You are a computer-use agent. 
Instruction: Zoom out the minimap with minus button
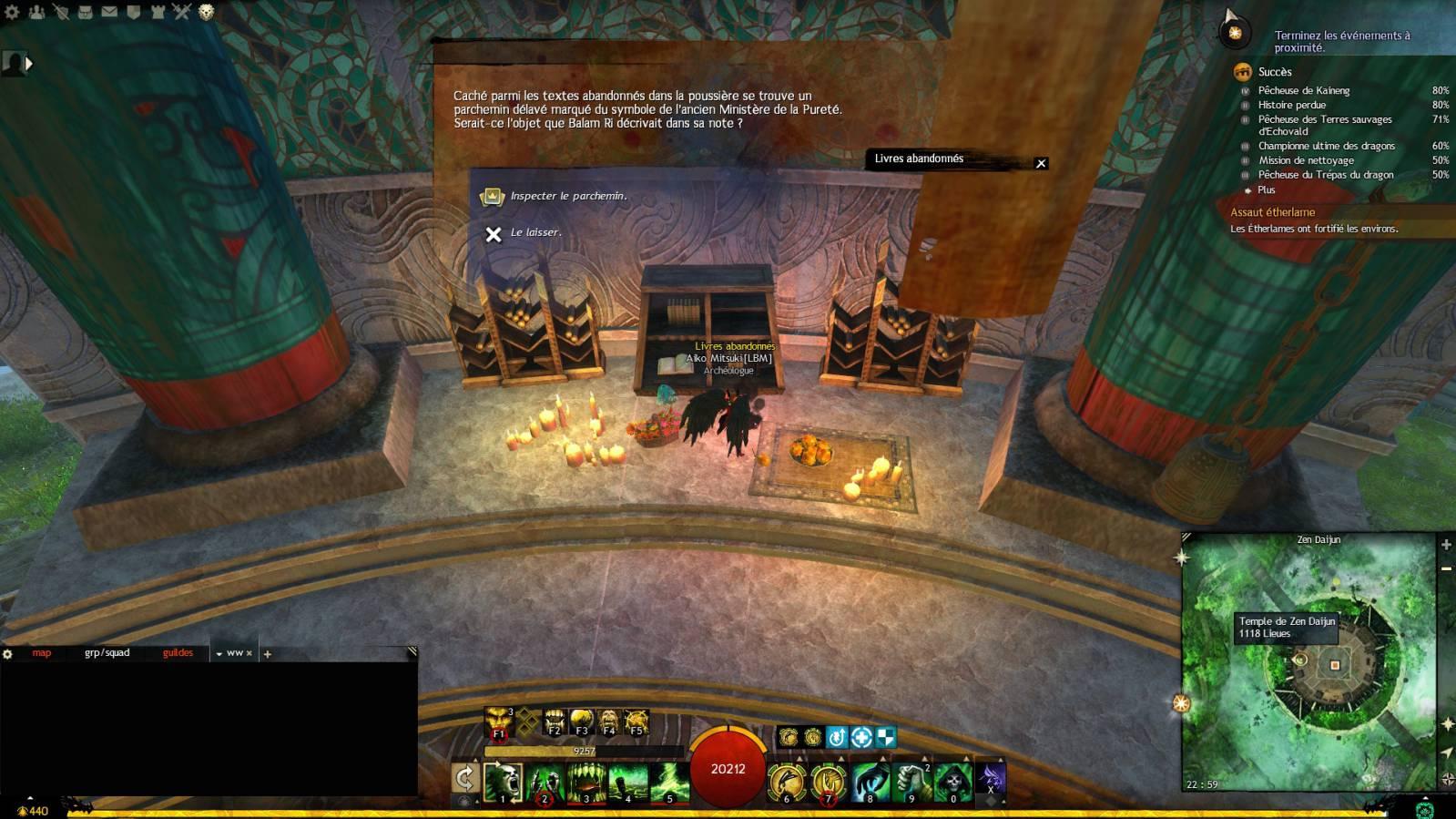pos(1446,568)
